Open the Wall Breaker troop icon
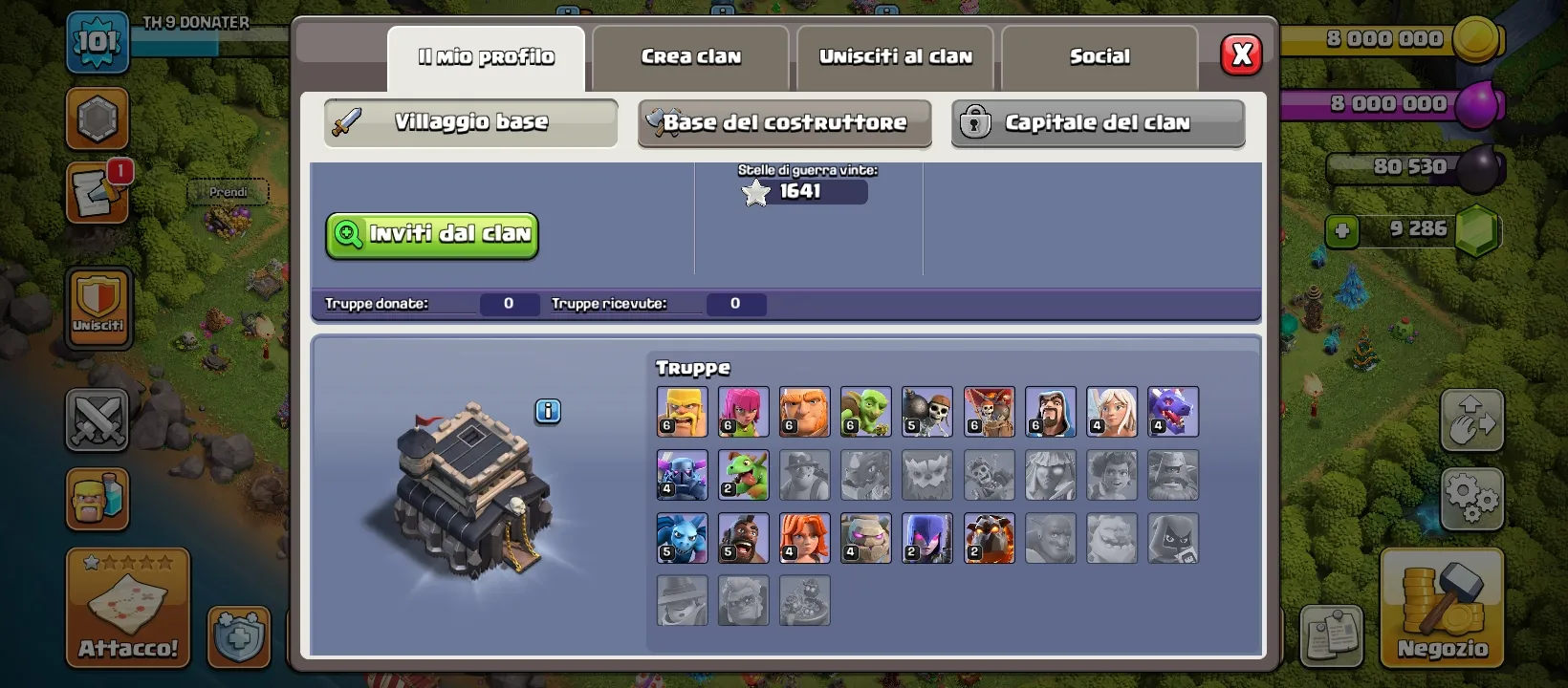This screenshot has width=1568, height=688. tap(926, 412)
